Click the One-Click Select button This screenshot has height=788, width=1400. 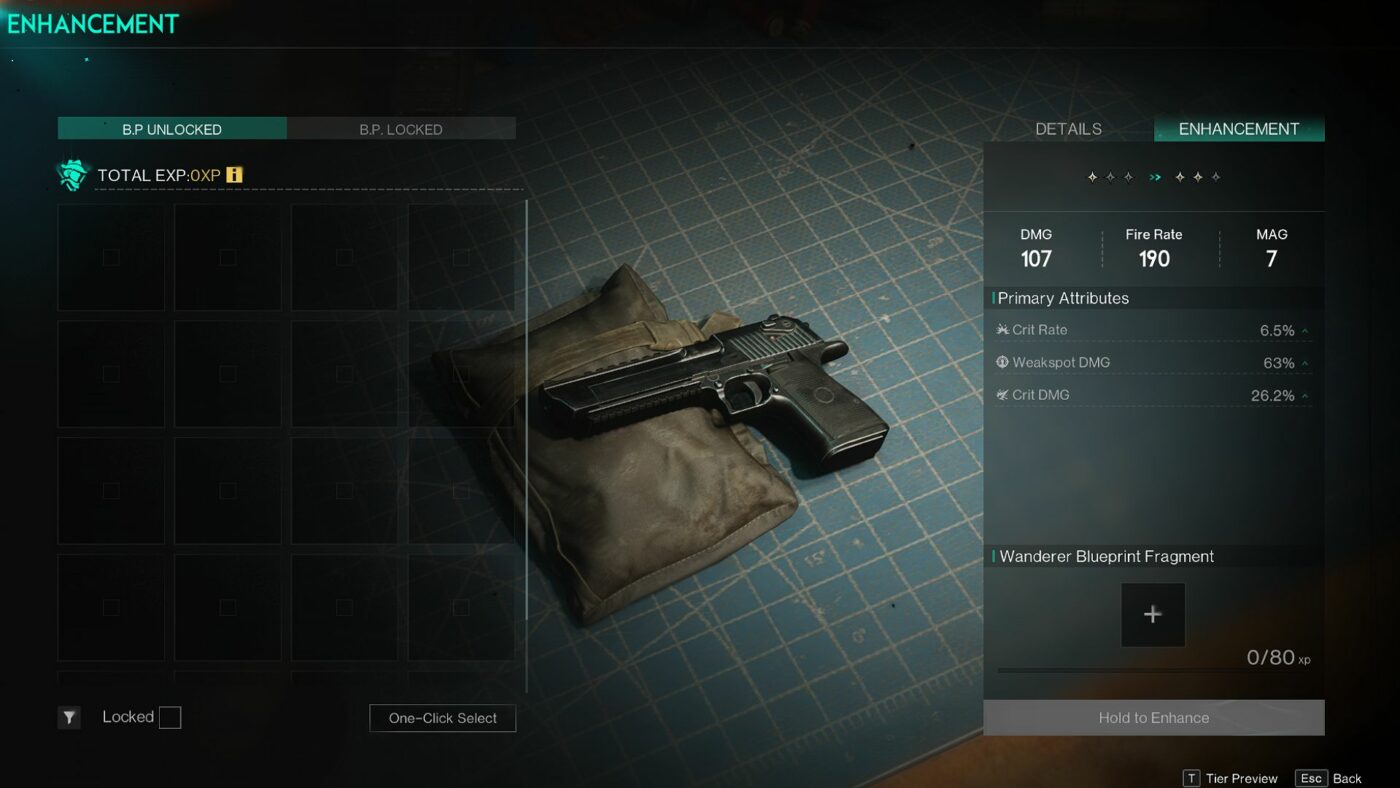(442, 718)
